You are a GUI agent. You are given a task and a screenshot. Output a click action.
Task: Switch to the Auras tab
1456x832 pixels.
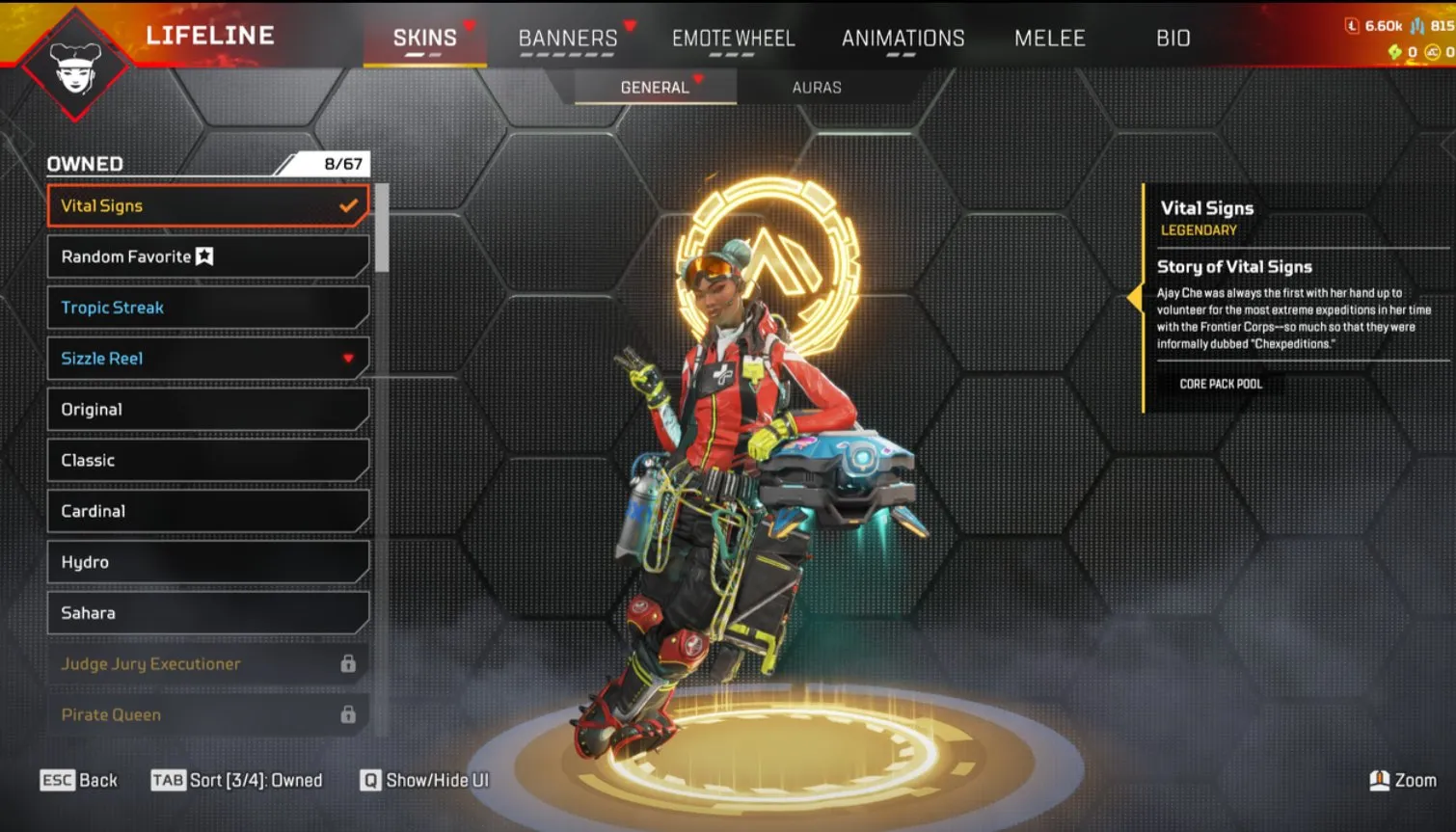[x=817, y=87]
